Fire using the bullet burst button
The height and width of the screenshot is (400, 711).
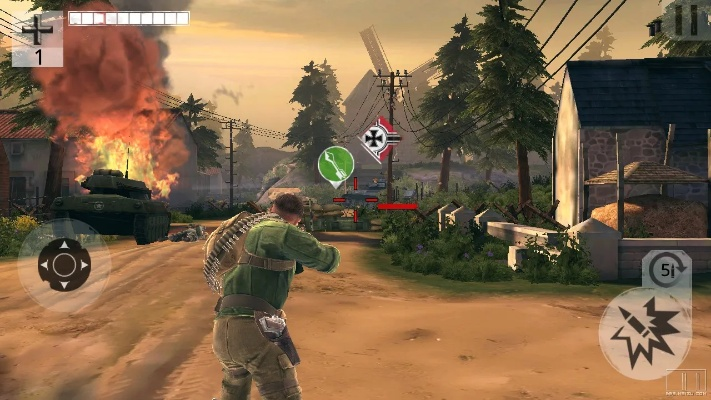coord(644,333)
